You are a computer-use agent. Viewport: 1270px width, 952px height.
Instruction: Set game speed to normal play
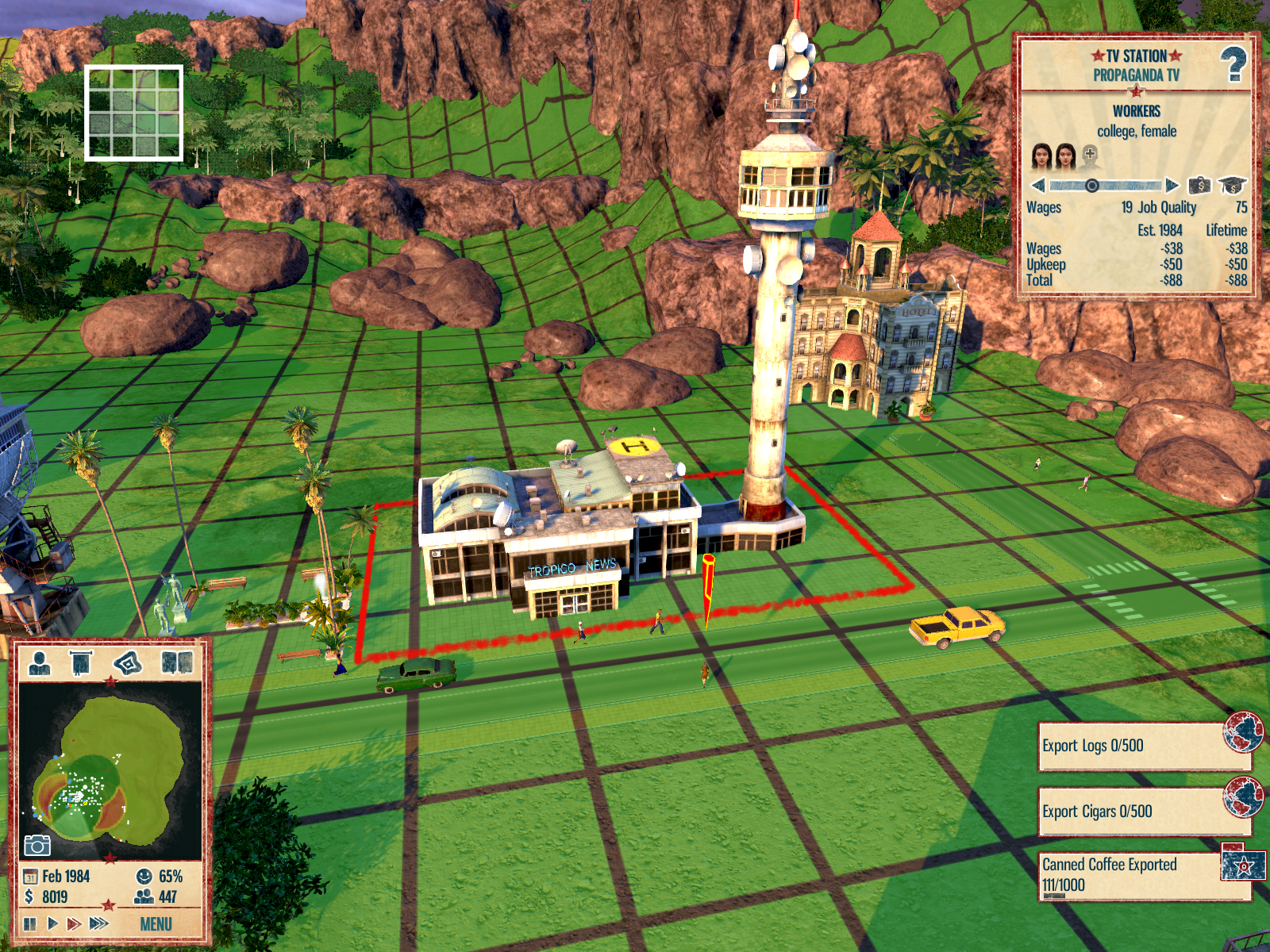click(x=52, y=923)
